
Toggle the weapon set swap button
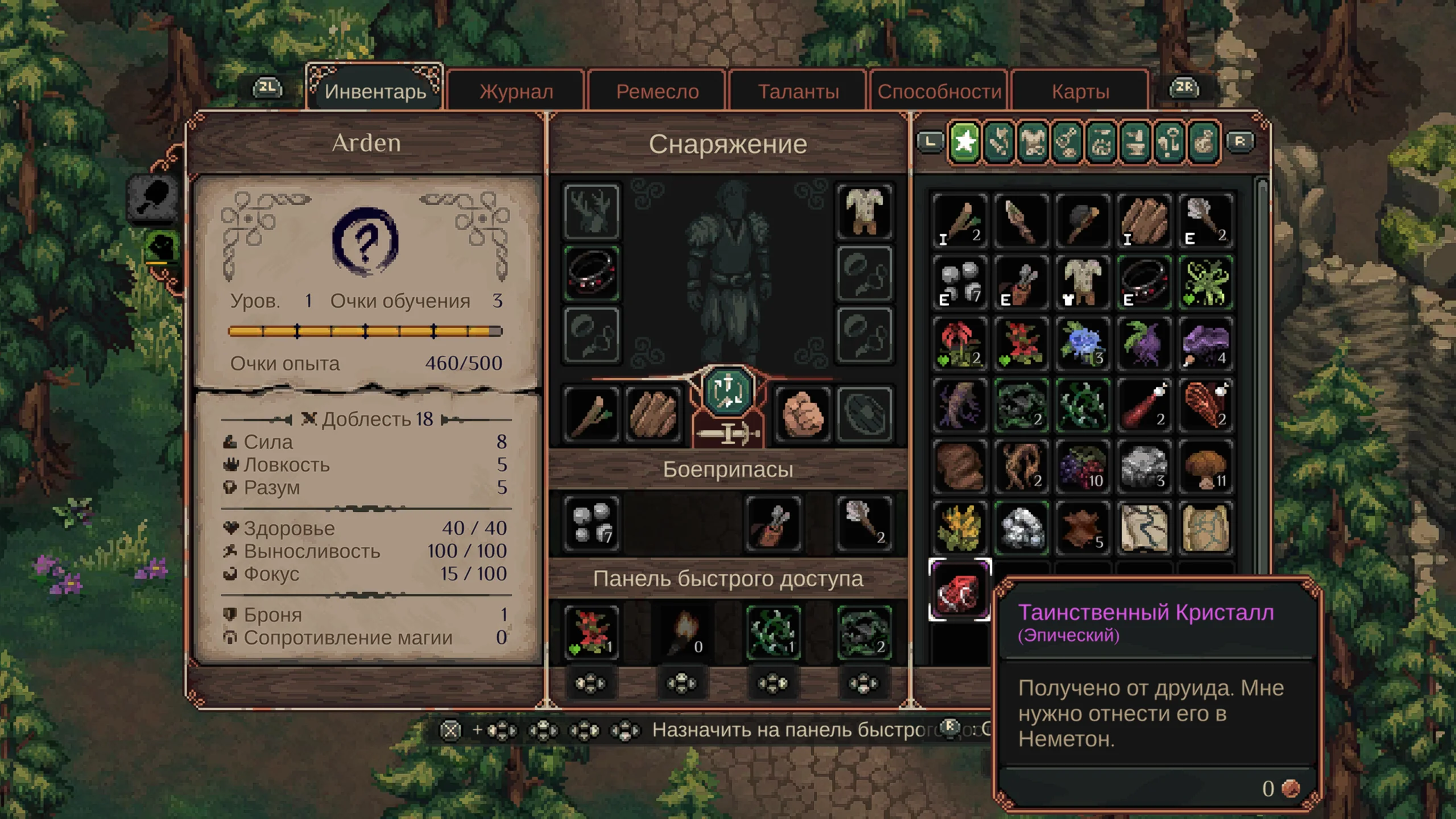[x=728, y=391]
